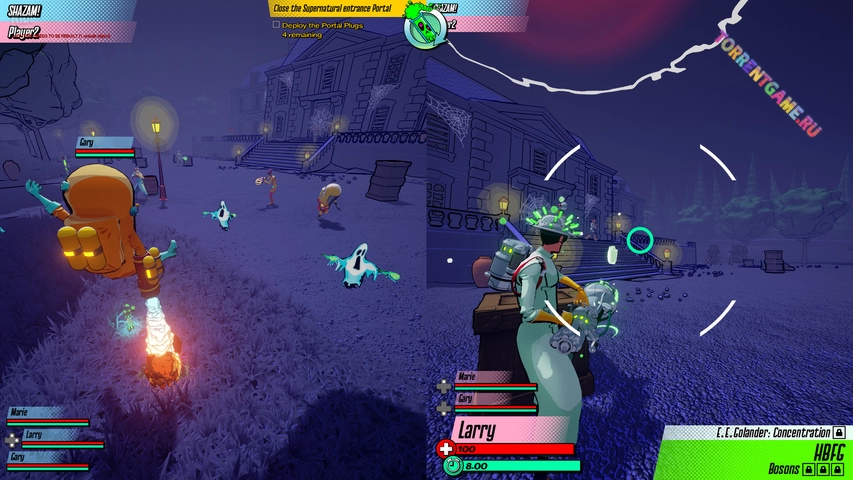Select the Bosons ammo label
Screen dimensions: 853x480
tap(784, 468)
